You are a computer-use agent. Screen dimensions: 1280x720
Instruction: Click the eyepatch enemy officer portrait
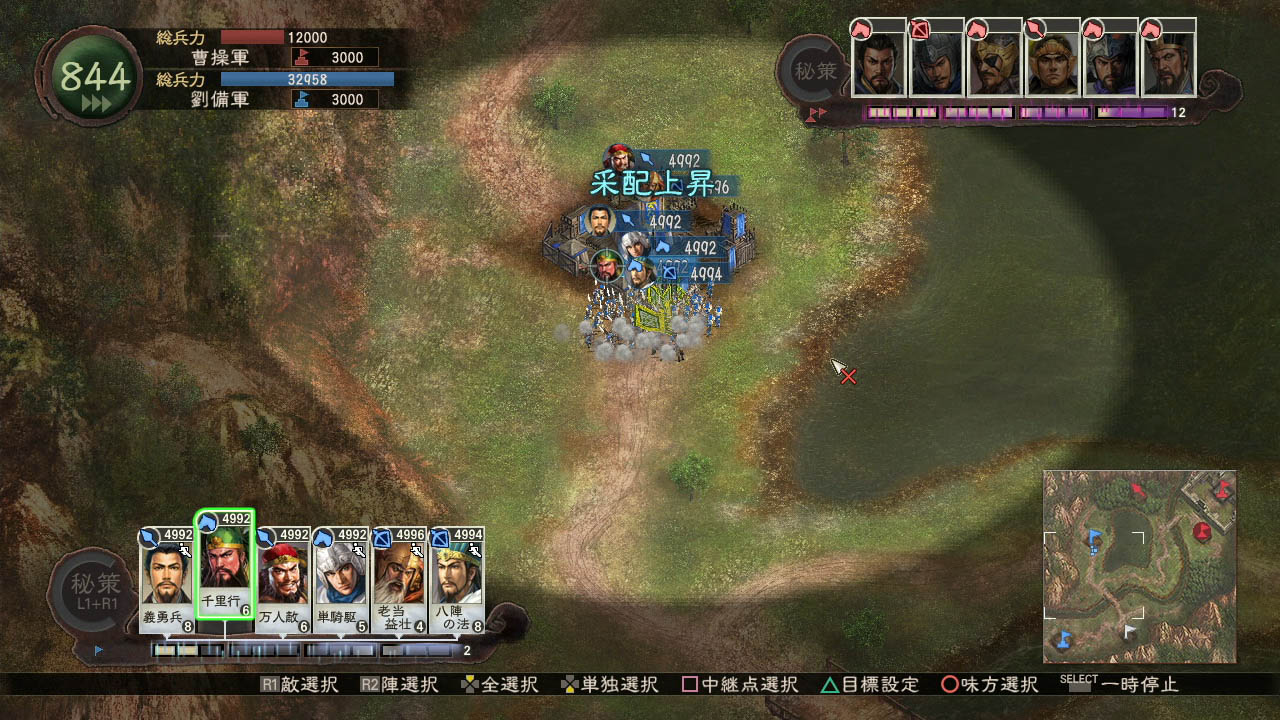(x=995, y=62)
